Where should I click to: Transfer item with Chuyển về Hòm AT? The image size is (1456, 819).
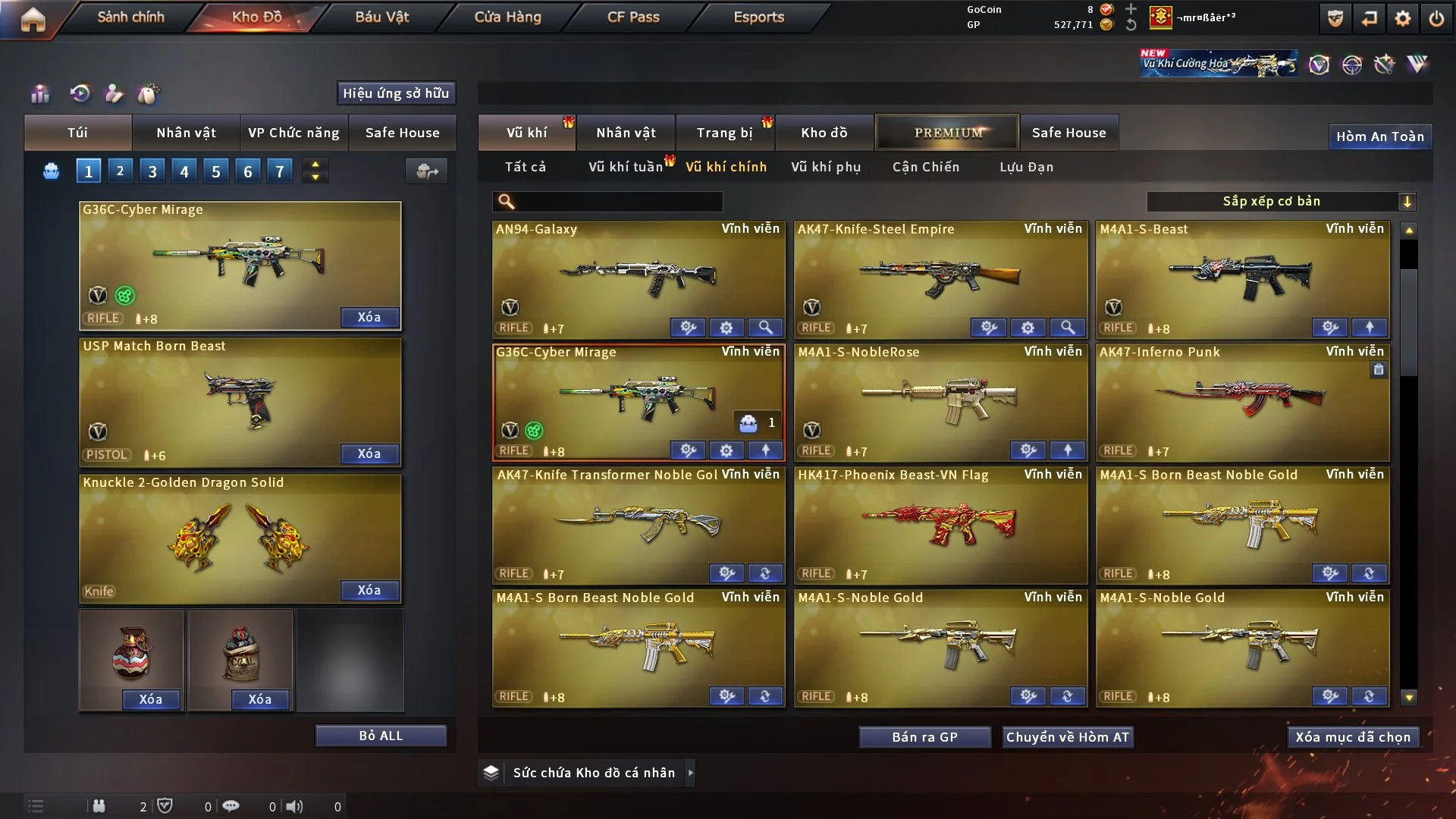[1068, 737]
